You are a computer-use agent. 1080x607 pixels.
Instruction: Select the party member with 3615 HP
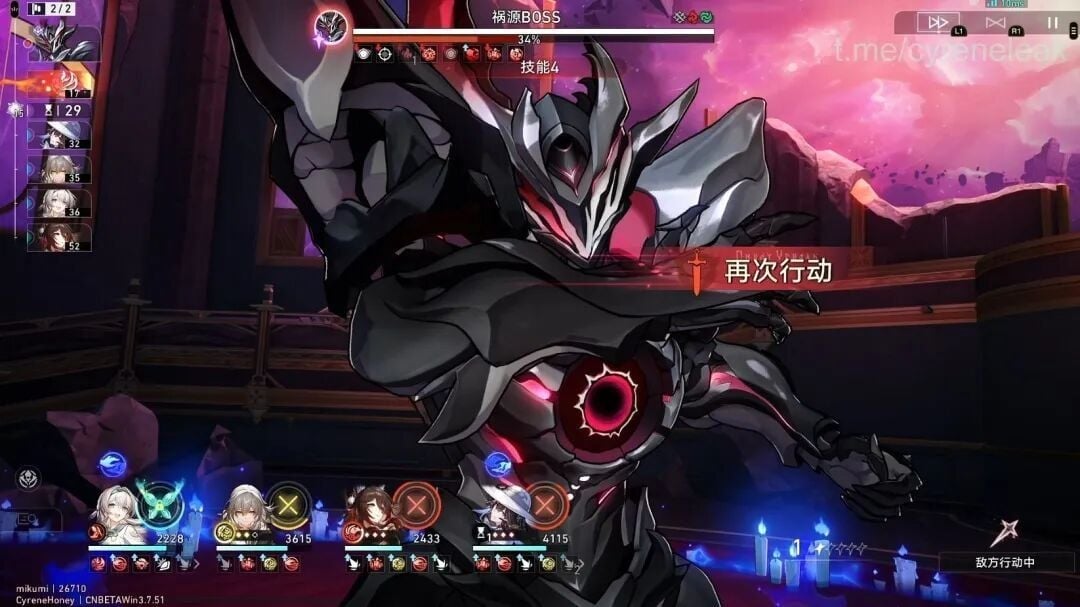tap(243, 513)
